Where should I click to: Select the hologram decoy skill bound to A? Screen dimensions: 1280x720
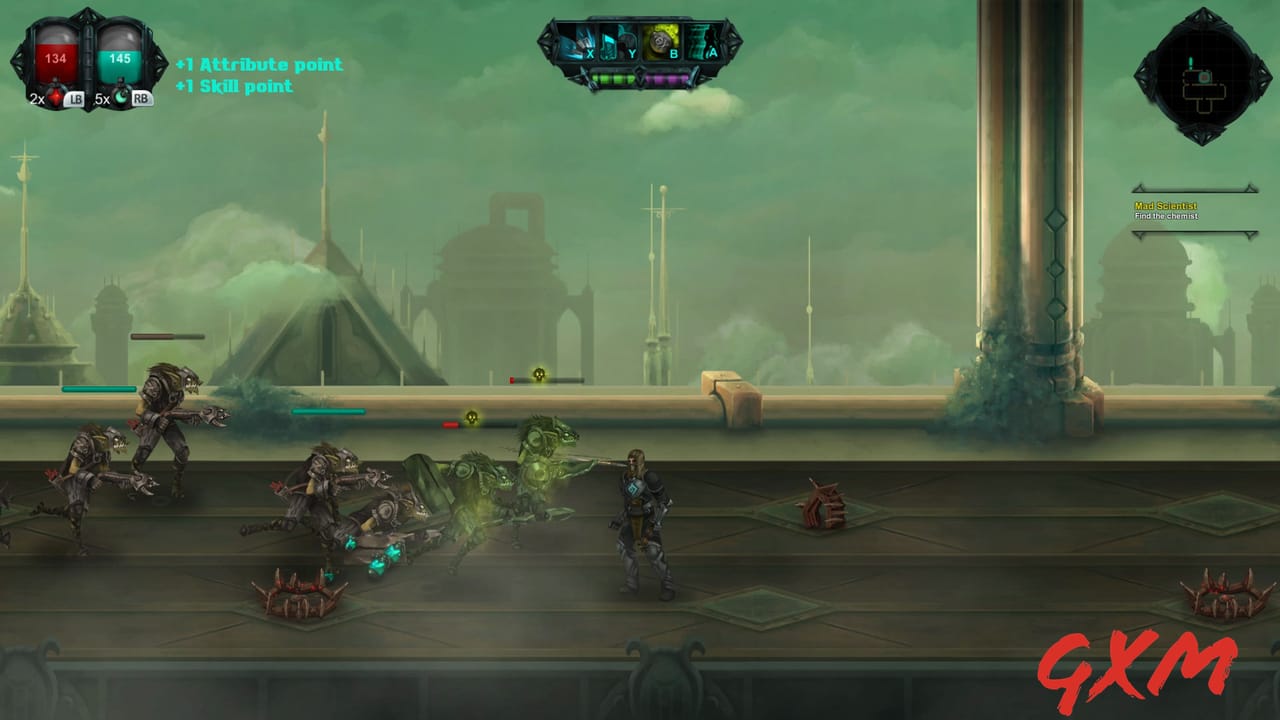(x=704, y=41)
